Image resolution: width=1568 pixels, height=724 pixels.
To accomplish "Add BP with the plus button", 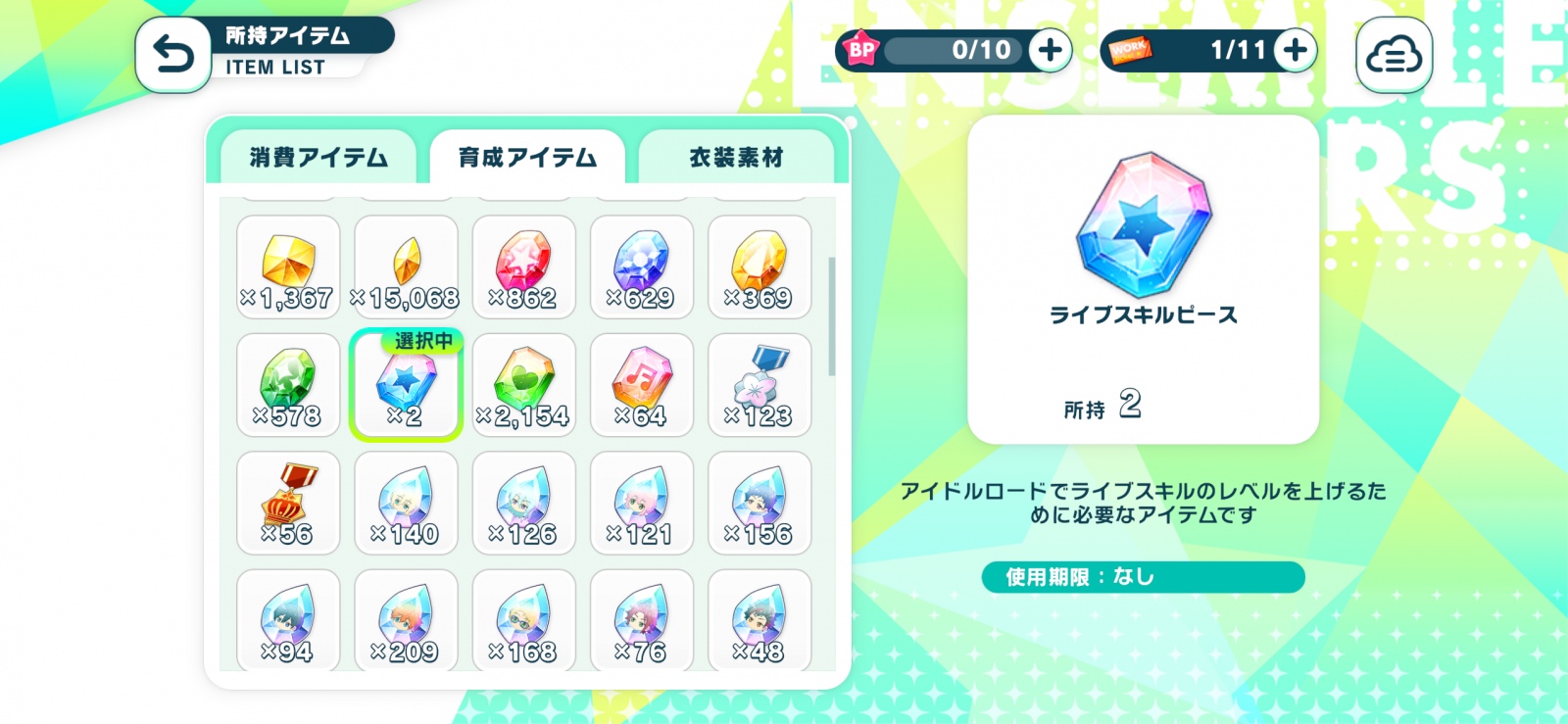I will coord(1050,50).
